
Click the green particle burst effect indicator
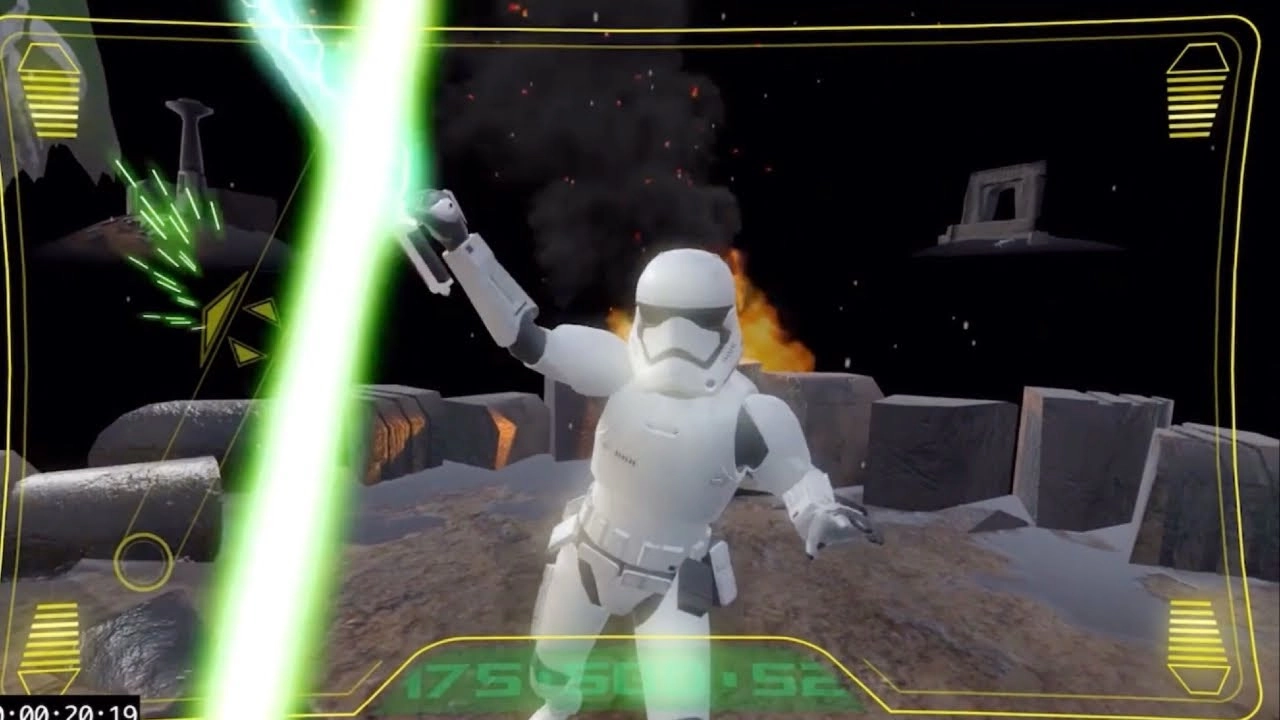coord(170,230)
